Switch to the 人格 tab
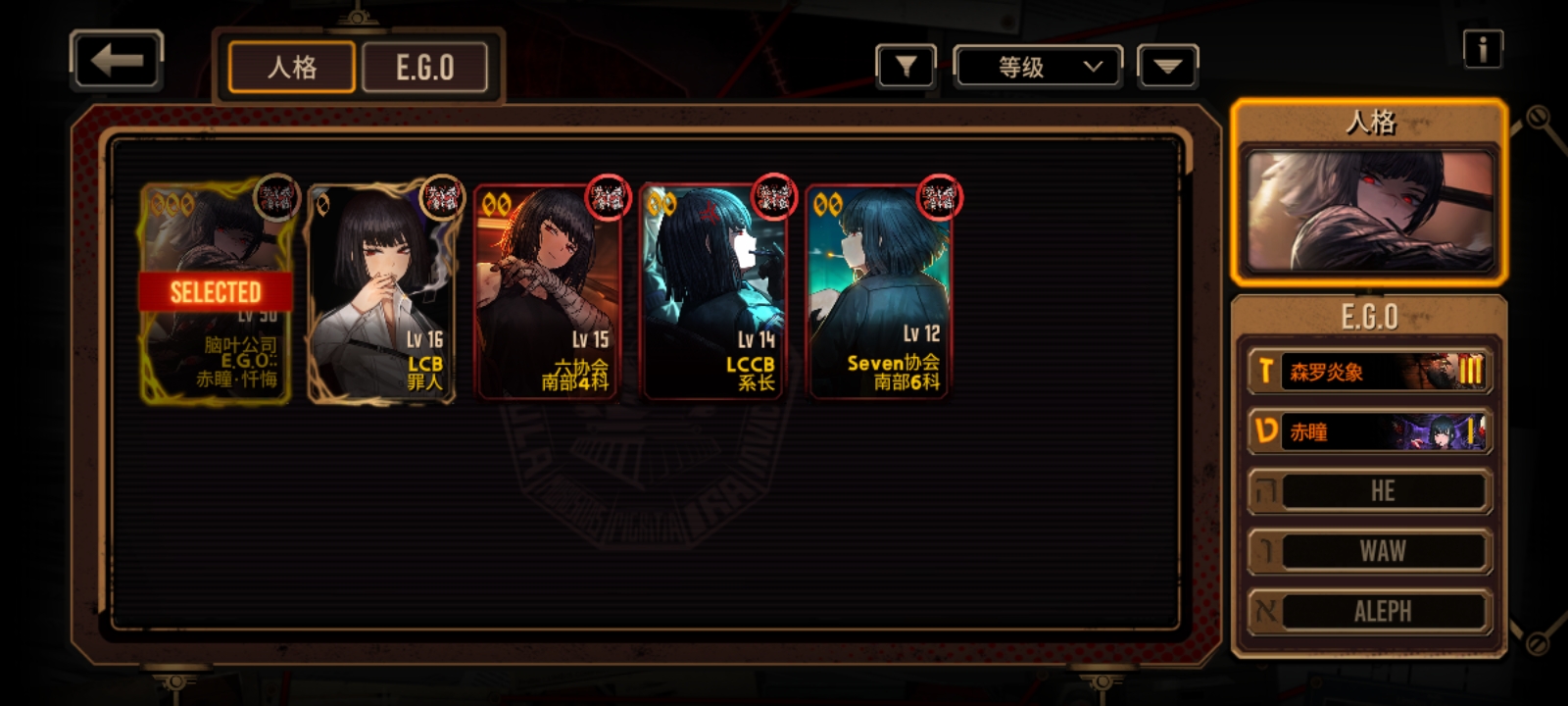The width and height of the screenshot is (1568, 706). coord(292,68)
